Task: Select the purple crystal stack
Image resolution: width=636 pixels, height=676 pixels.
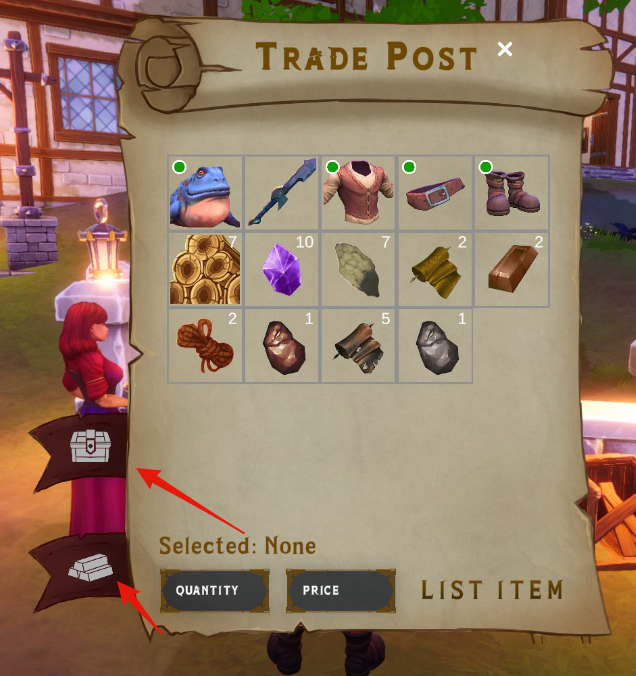Action: 282,270
